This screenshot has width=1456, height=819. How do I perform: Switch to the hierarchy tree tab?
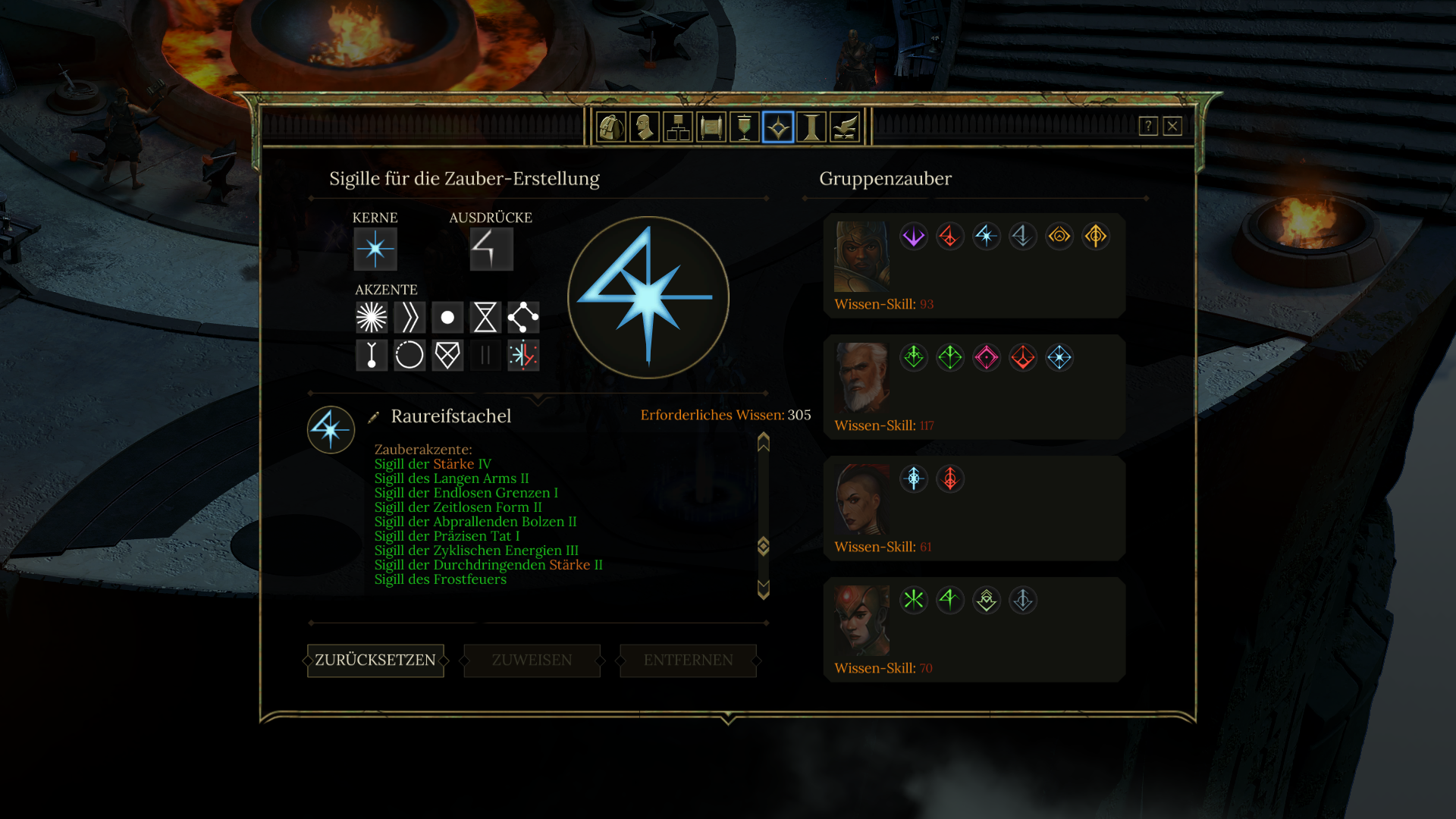click(x=677, y=127)
